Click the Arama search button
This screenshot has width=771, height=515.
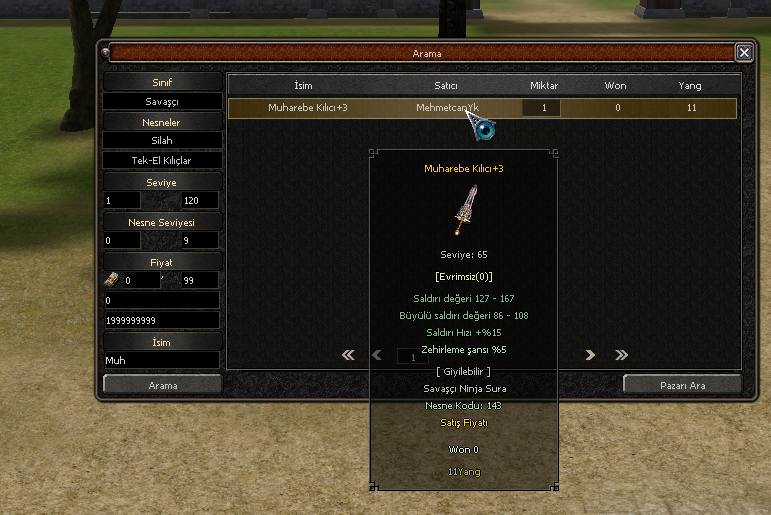click(162, 384)
